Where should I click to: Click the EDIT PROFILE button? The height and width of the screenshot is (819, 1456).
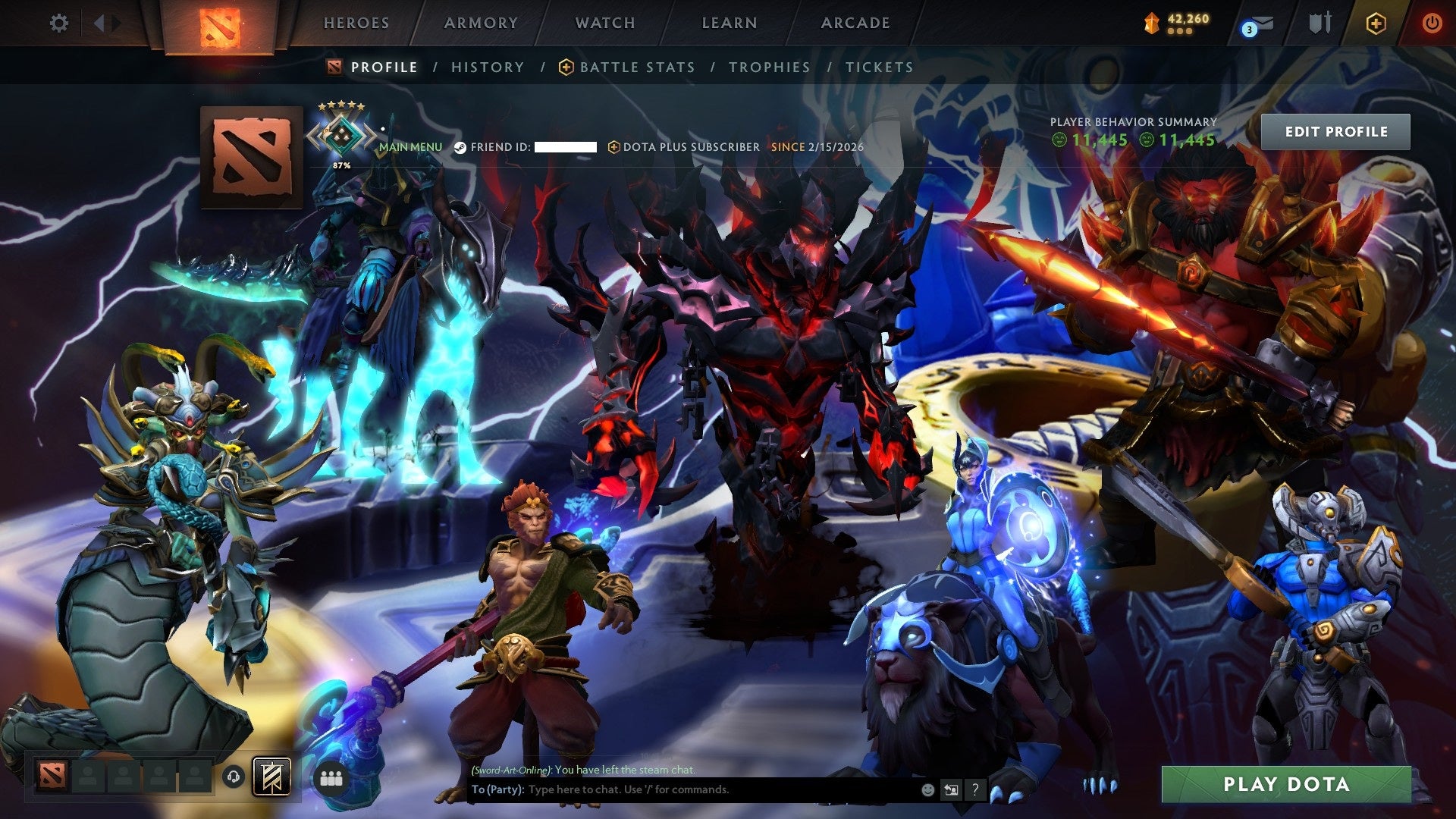(1337, 131)
